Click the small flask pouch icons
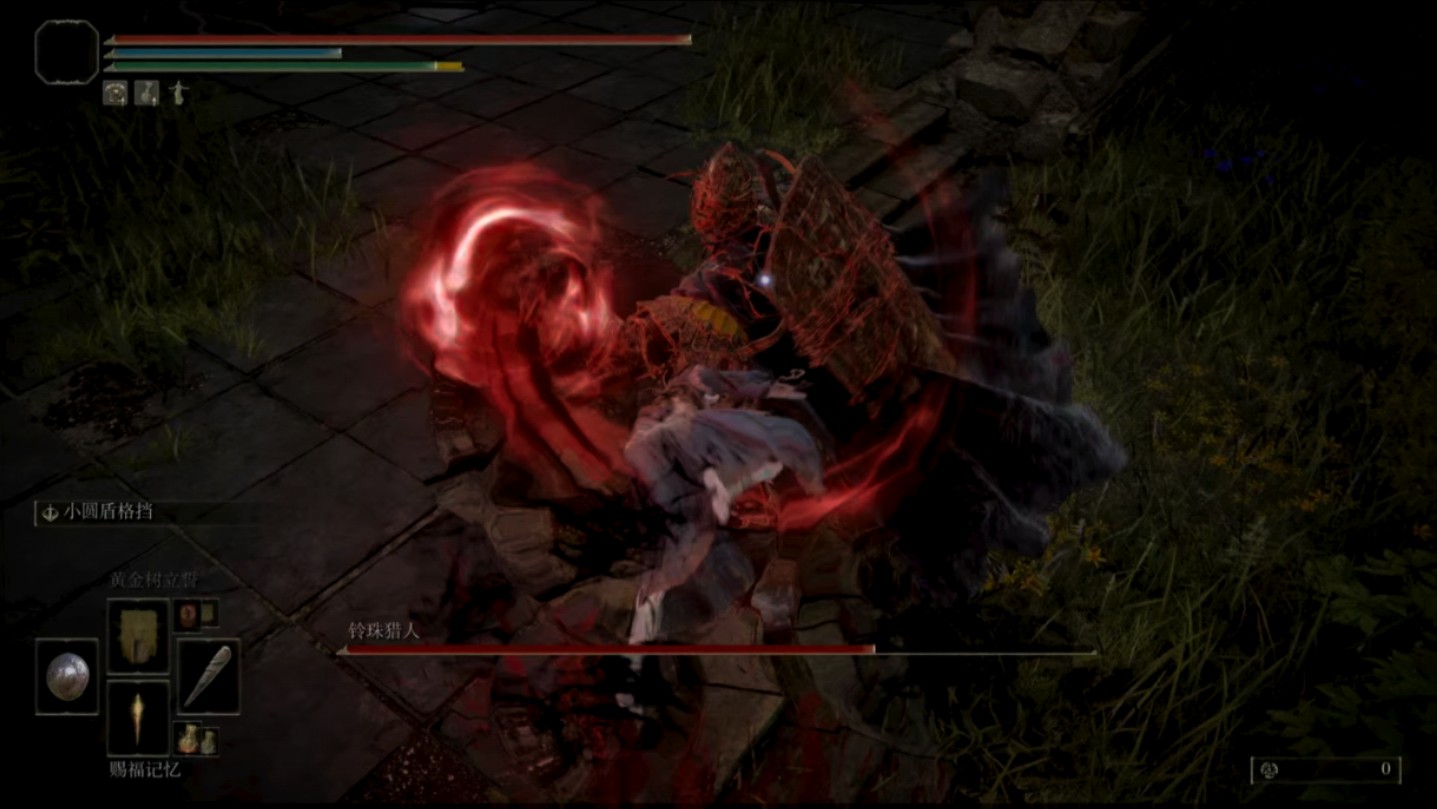The image size is (1437, 809). (196, 740)
